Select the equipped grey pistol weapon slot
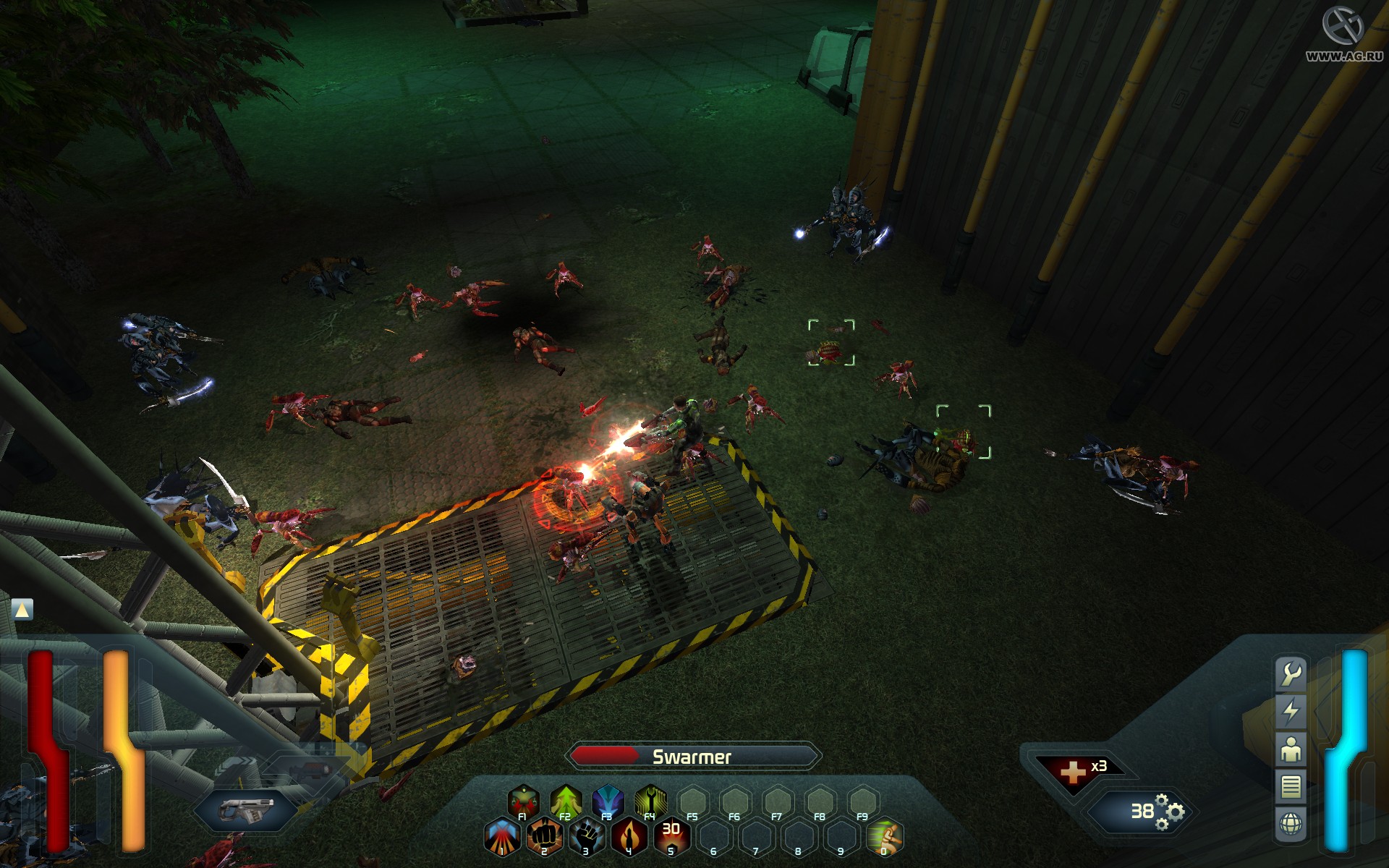The width and height of the screenshot is (1389, 868). (x=247, y=809)
